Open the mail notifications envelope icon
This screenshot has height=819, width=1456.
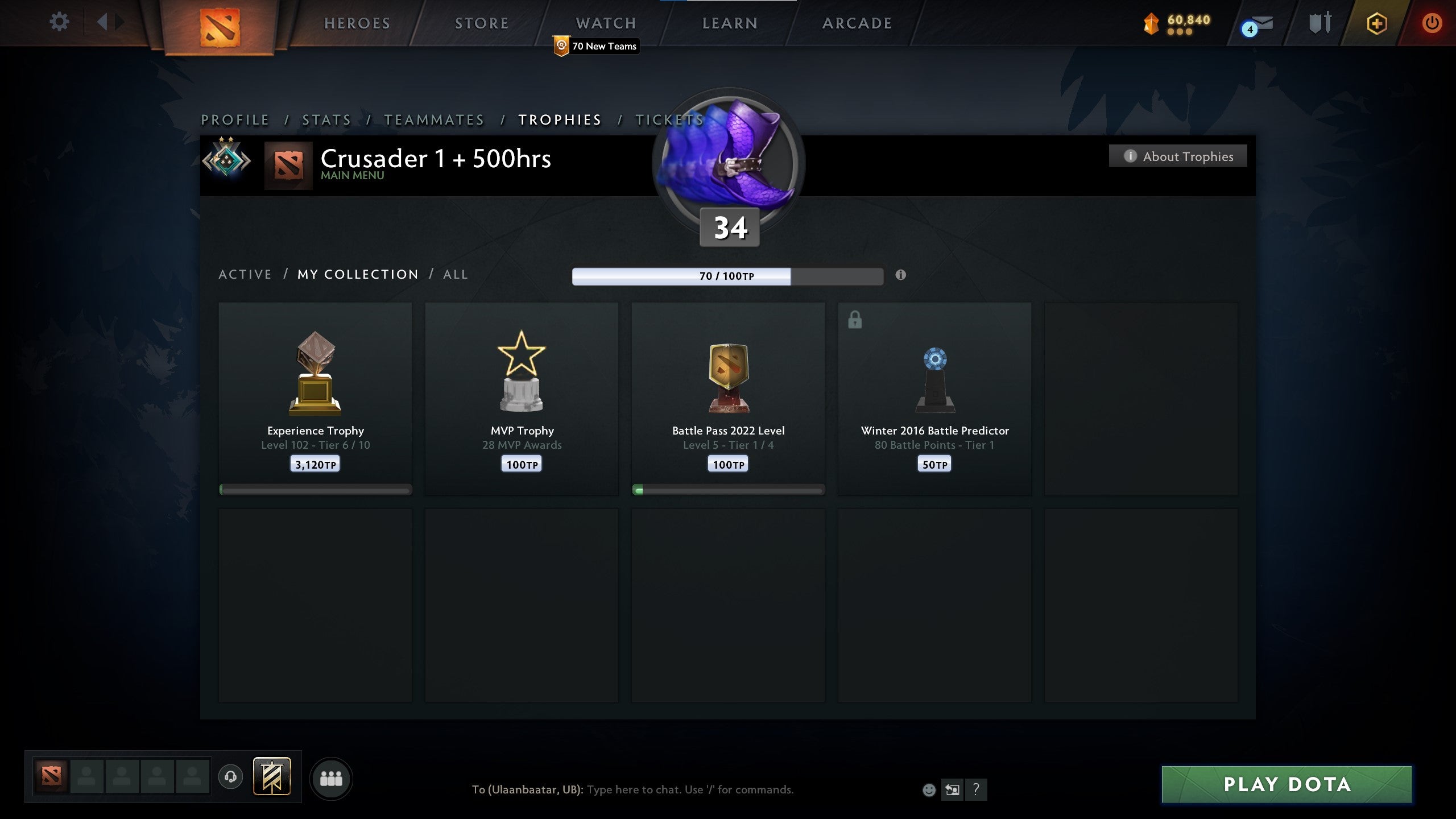point(1260,24)
